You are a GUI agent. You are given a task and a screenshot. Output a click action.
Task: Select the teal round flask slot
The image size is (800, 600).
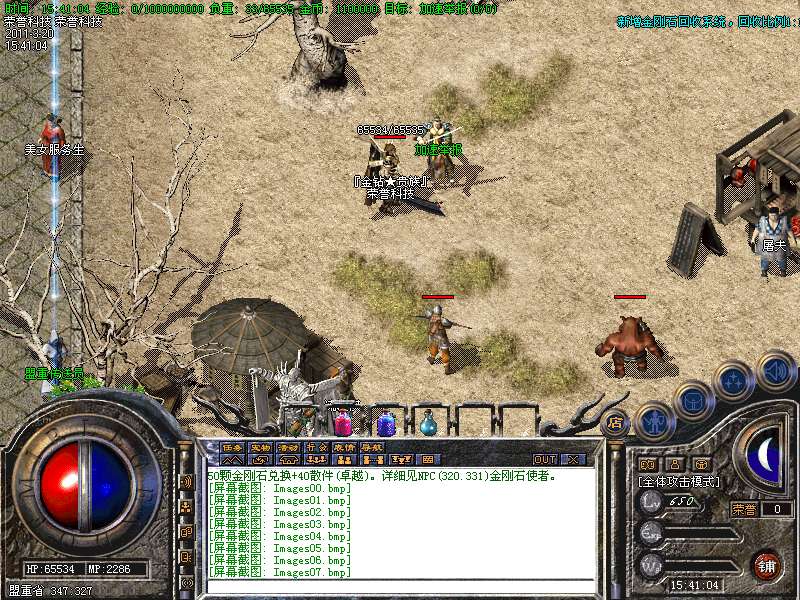429,424
